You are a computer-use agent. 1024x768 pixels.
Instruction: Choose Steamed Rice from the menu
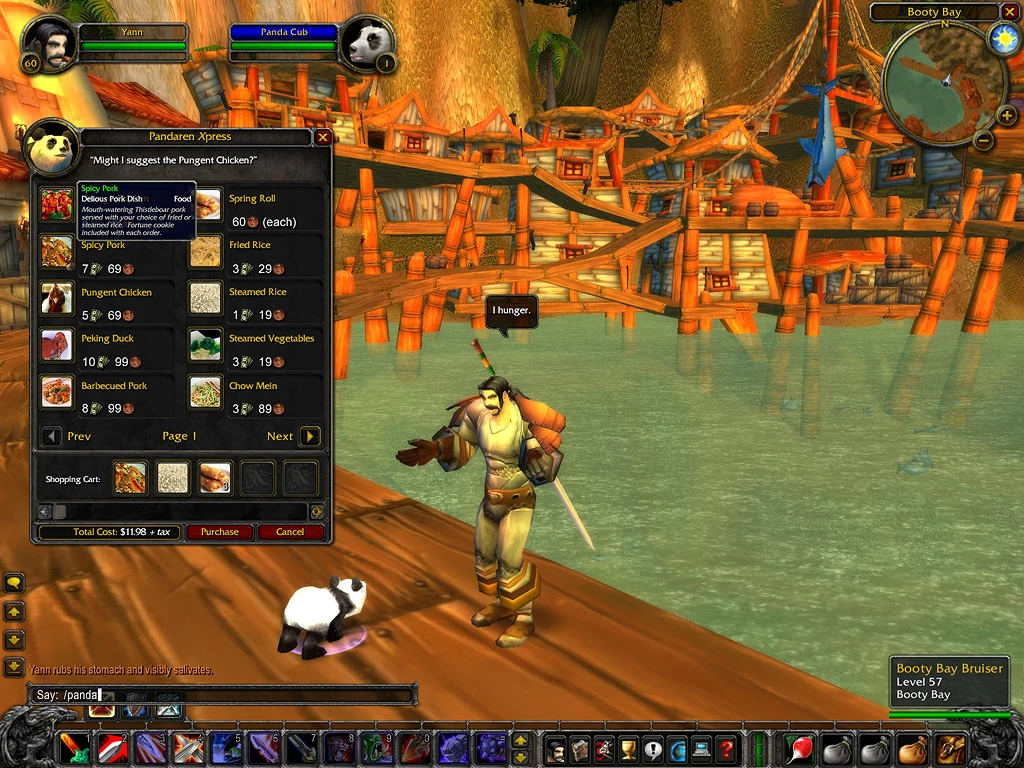(205, 298)
